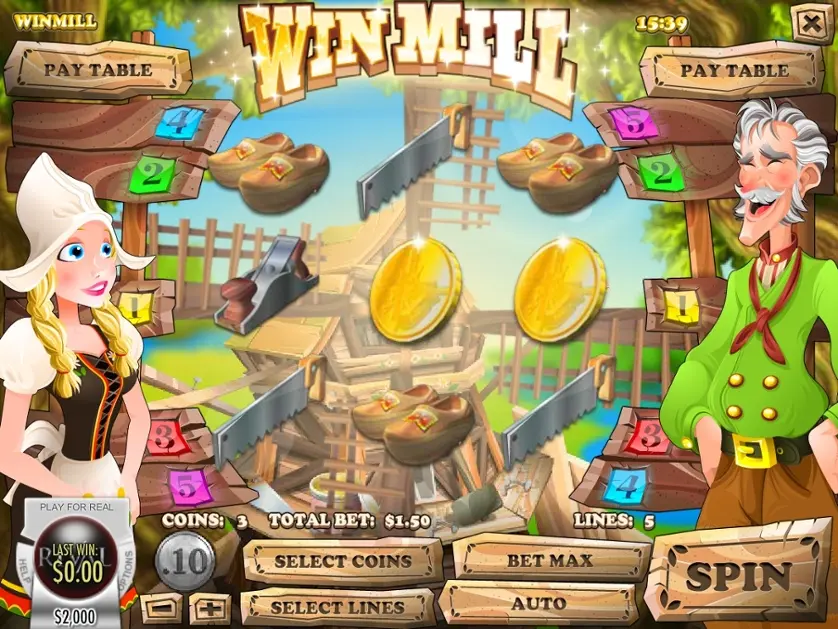
Task: Decrease coin value with the minus button
Action: click(161, 607)
